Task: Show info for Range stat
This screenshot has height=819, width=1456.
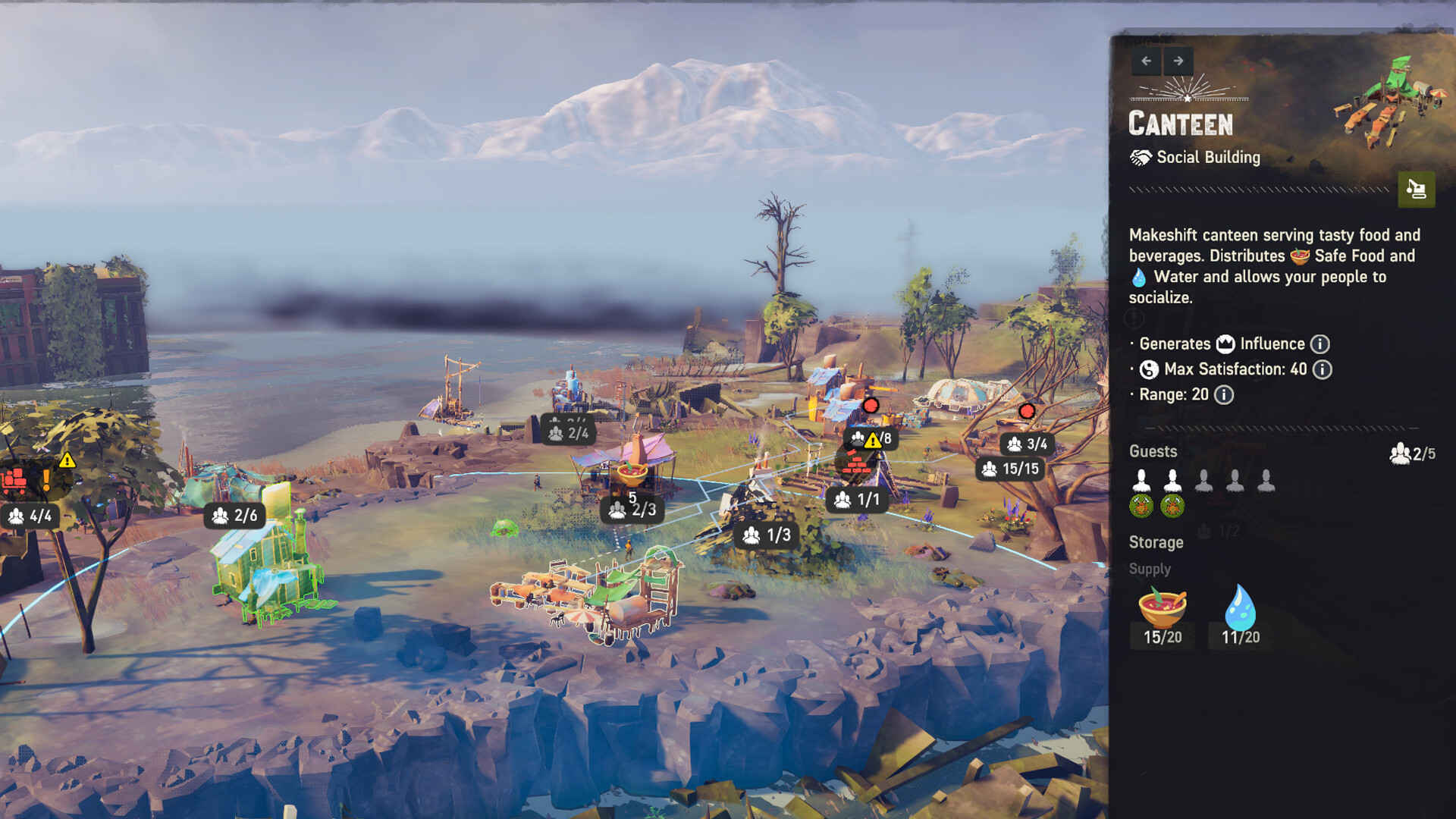Action: pos(1224,395)
